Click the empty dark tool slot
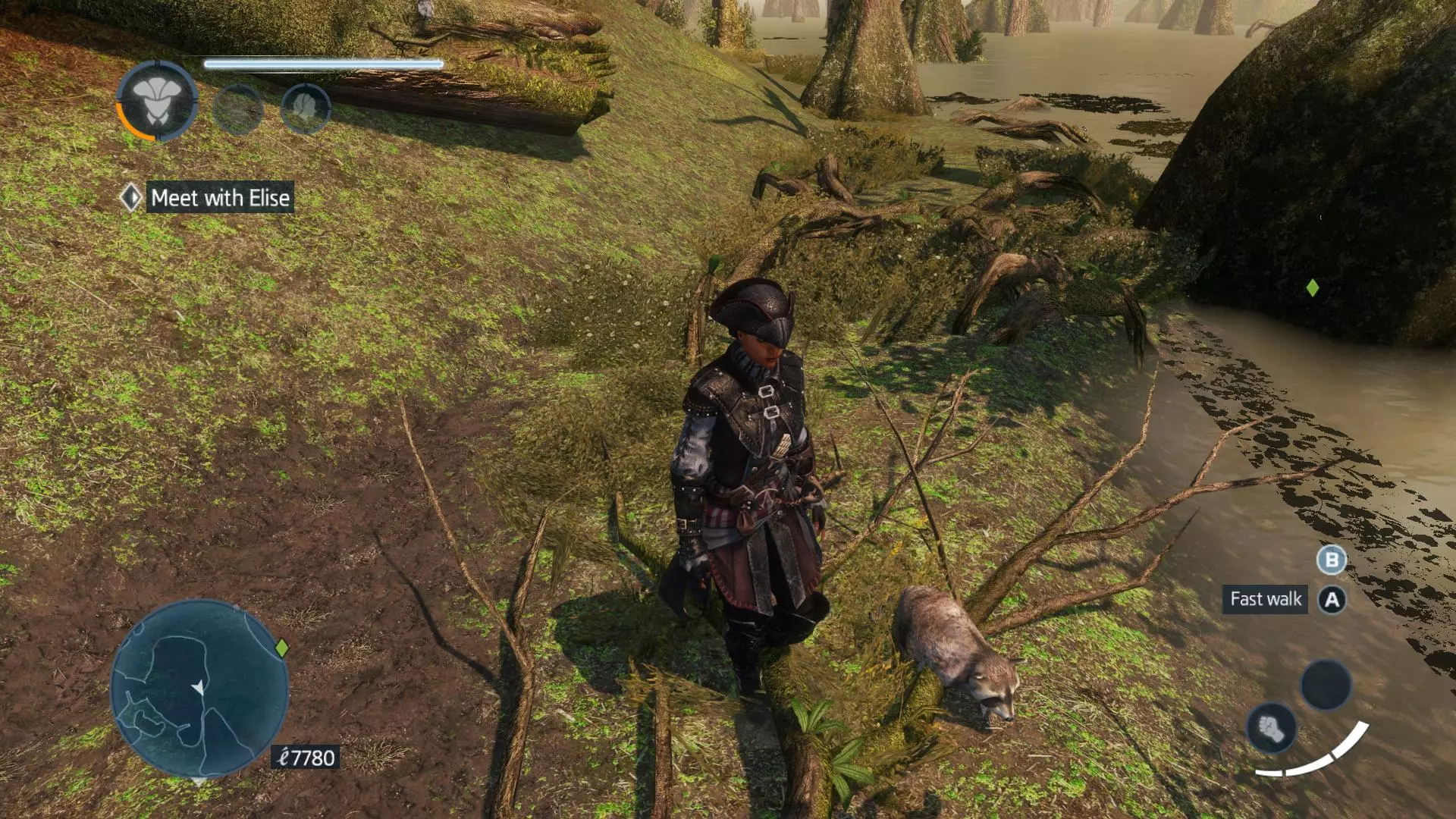Screen dimensions: 1456x819 (1326, 684)
